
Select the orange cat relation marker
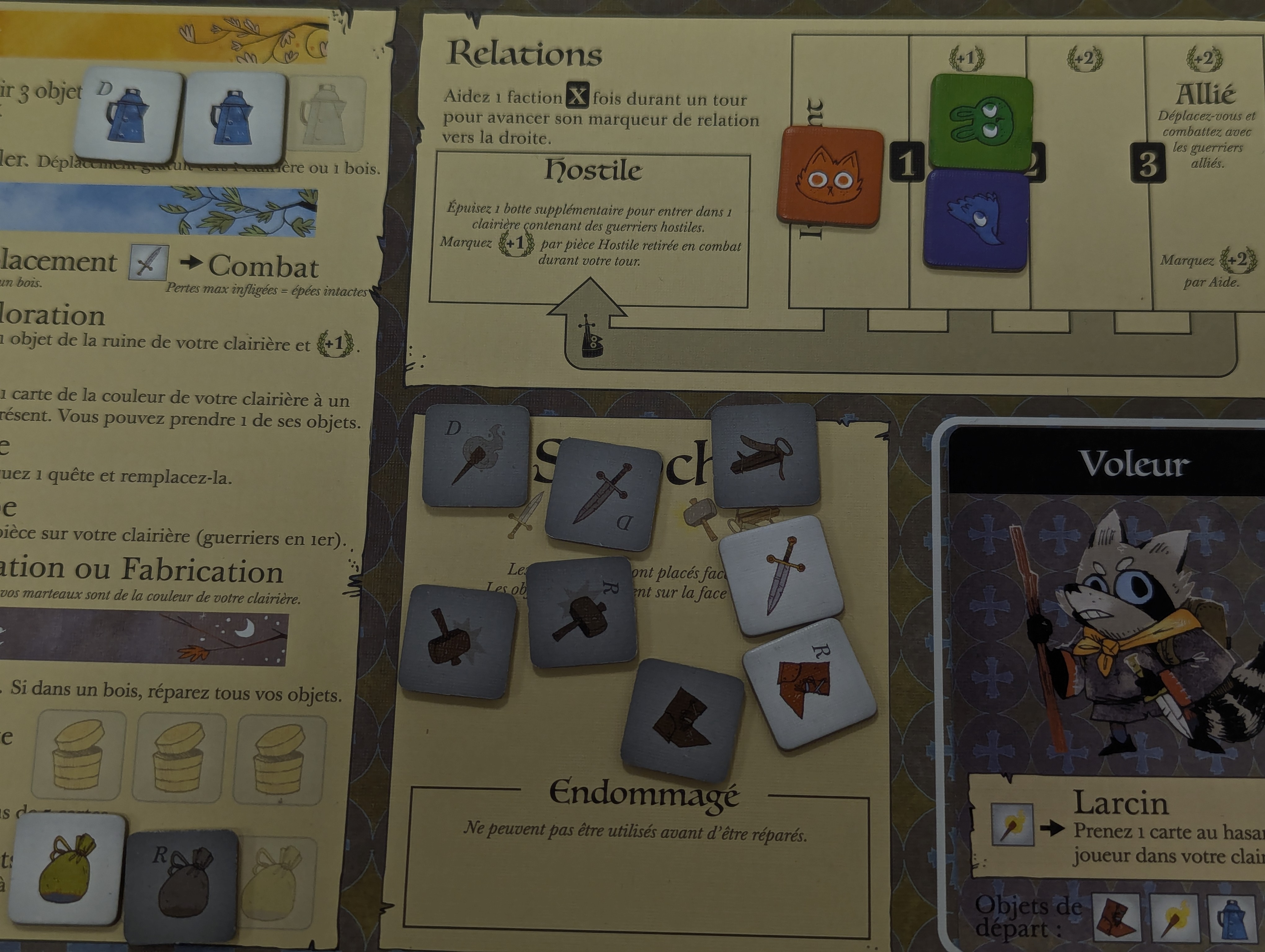click(829, 177)
